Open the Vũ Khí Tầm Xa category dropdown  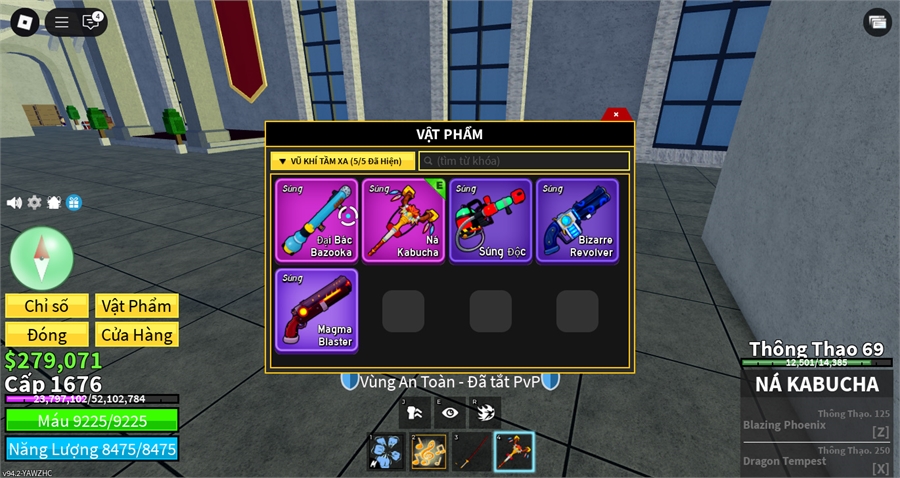(x=342, y=161)
